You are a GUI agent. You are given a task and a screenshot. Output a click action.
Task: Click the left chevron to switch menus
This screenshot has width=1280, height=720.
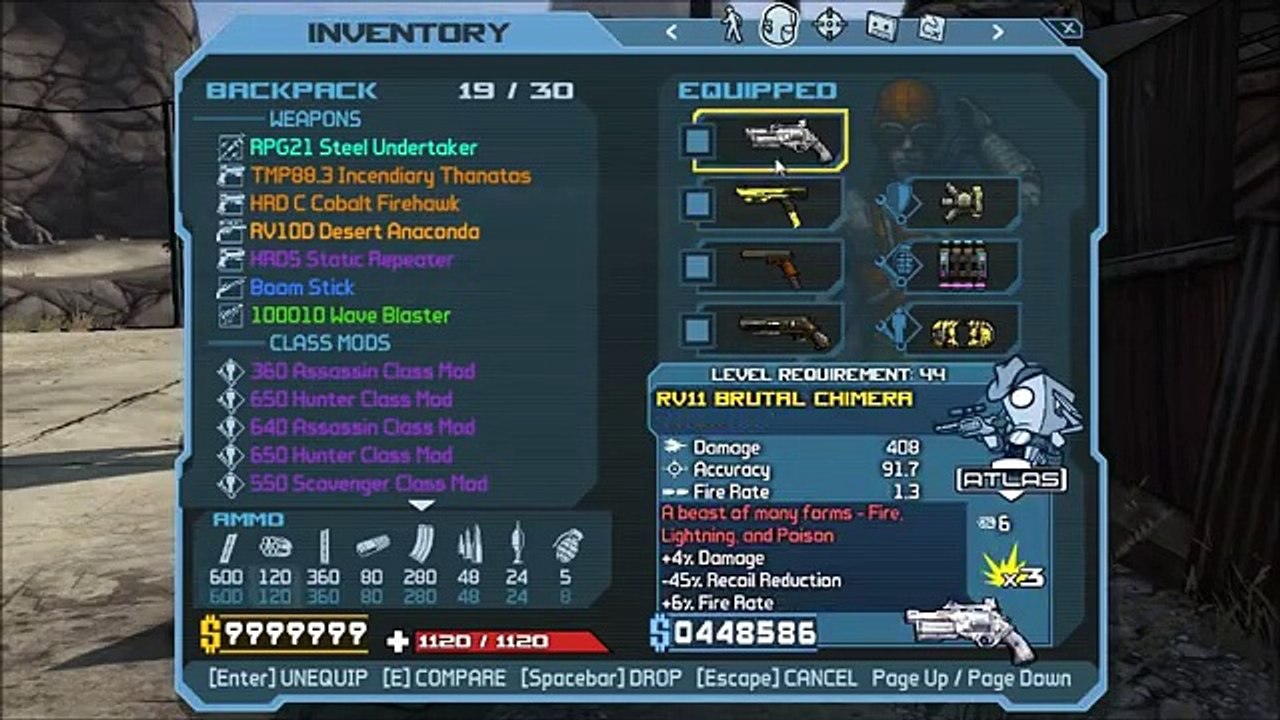[671, 31]
